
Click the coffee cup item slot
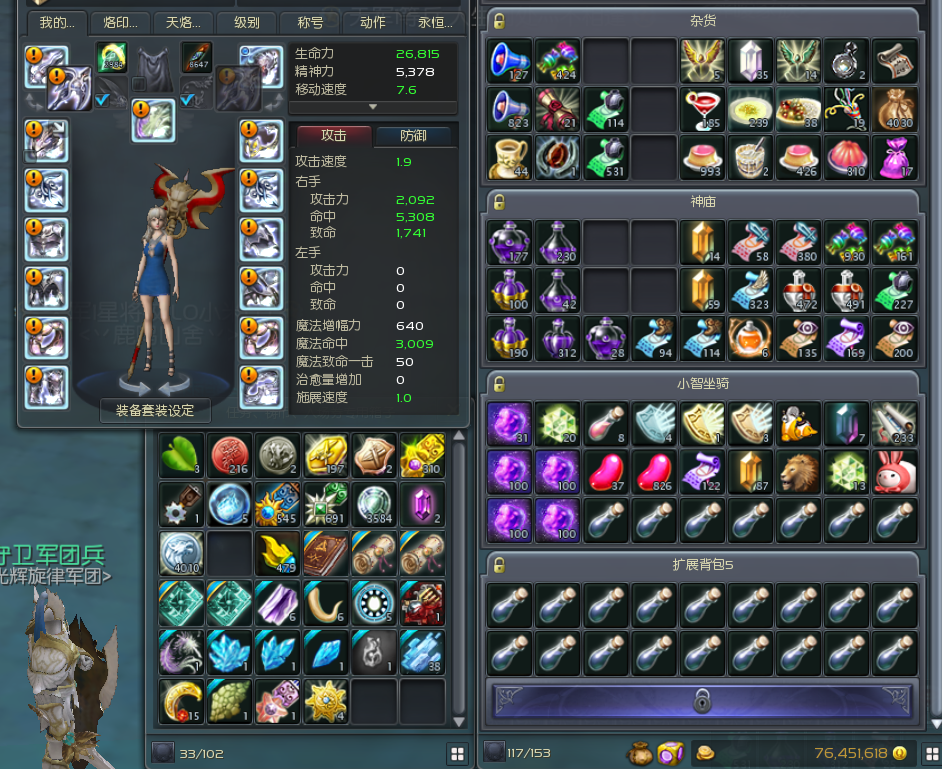(511, 157)
